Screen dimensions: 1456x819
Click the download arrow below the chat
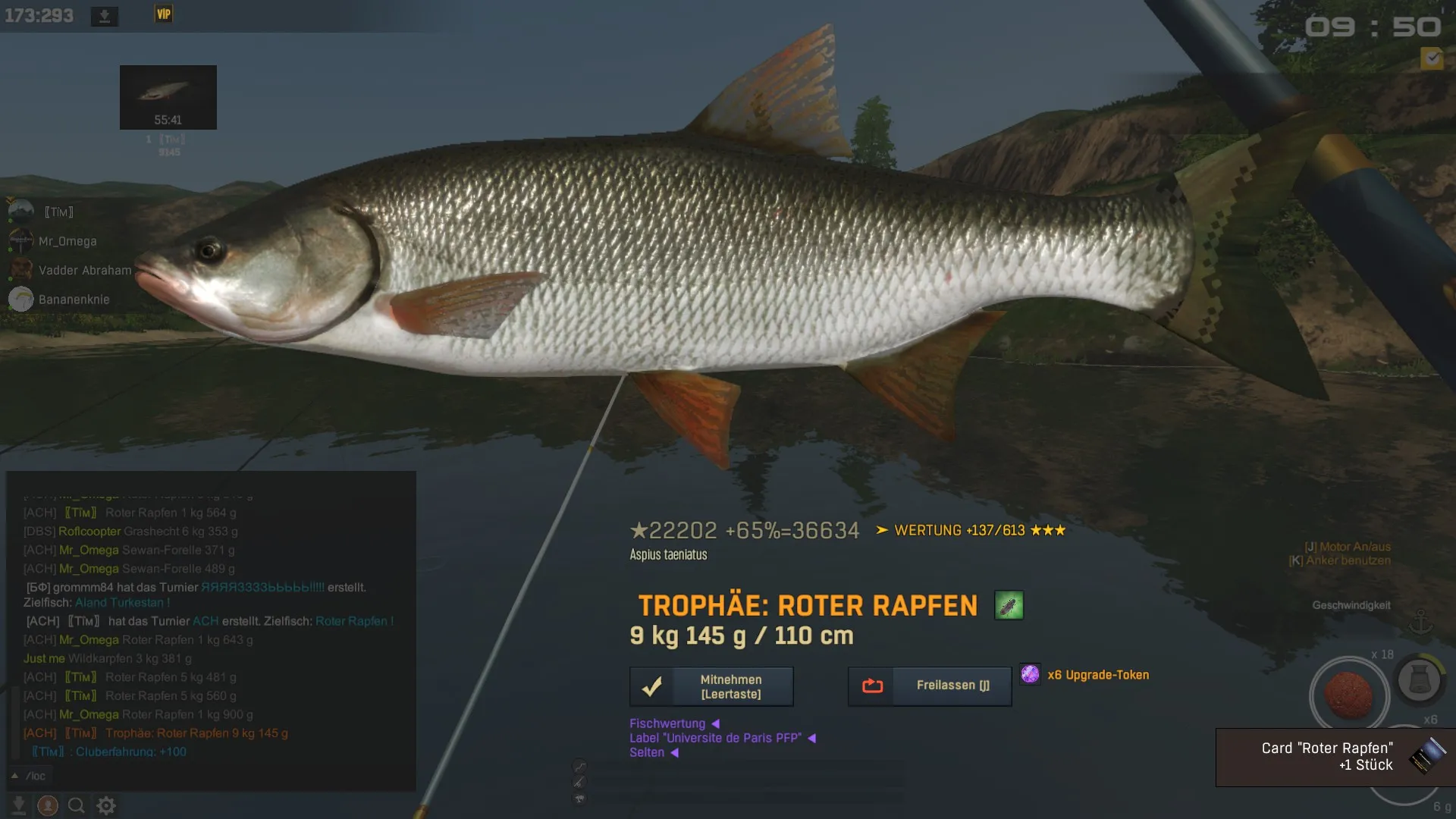point(19,805)
